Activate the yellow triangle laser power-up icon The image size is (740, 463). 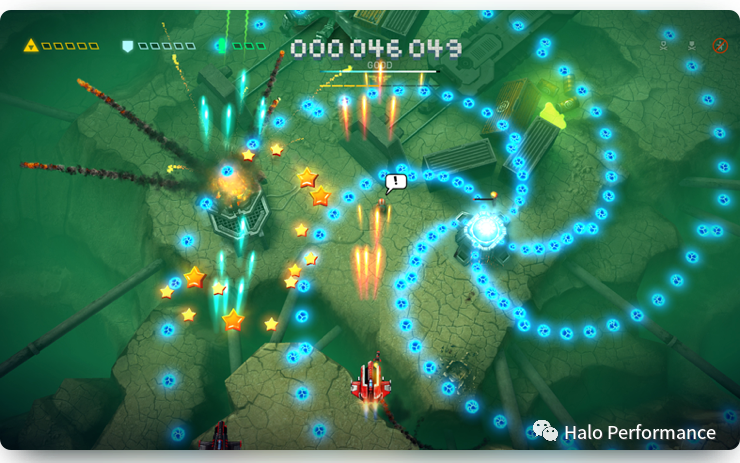30,45
